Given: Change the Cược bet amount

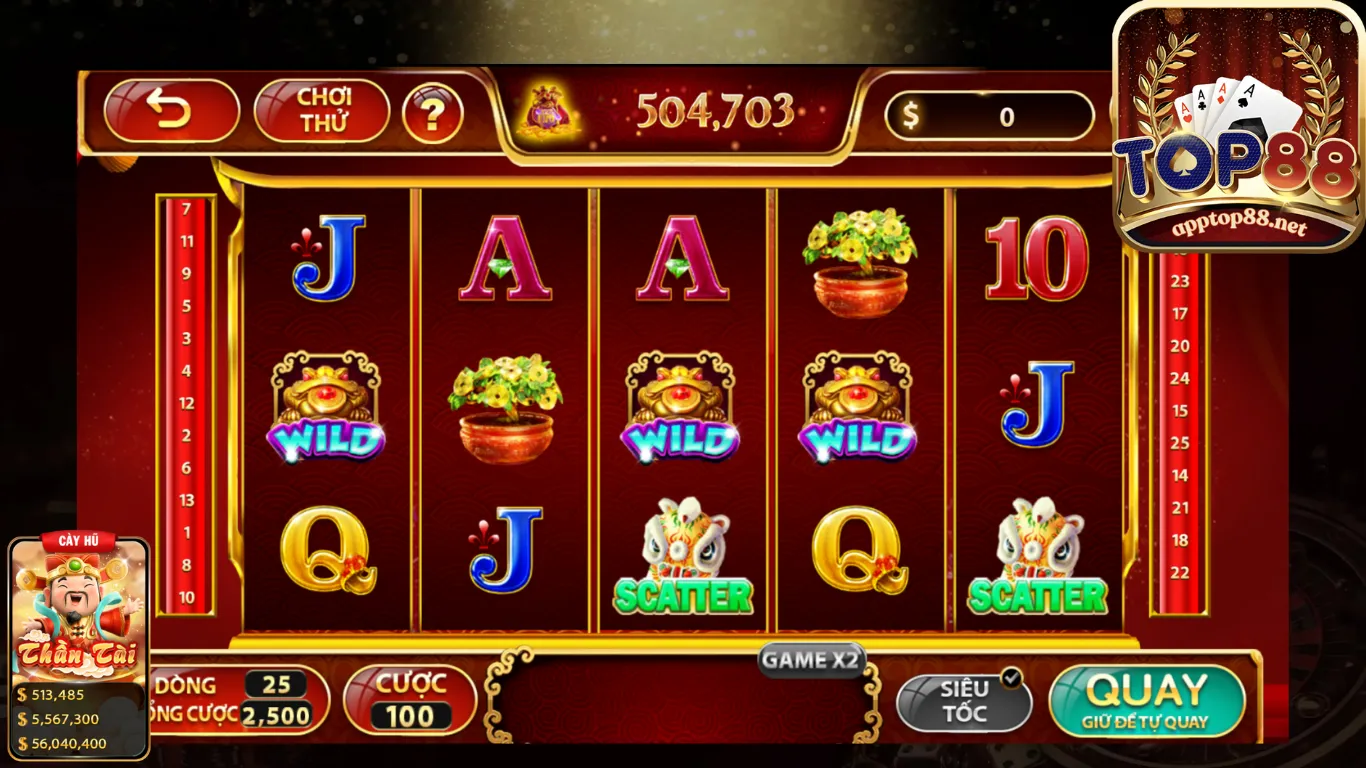Looking at the screenshot, I should (410, 701).
